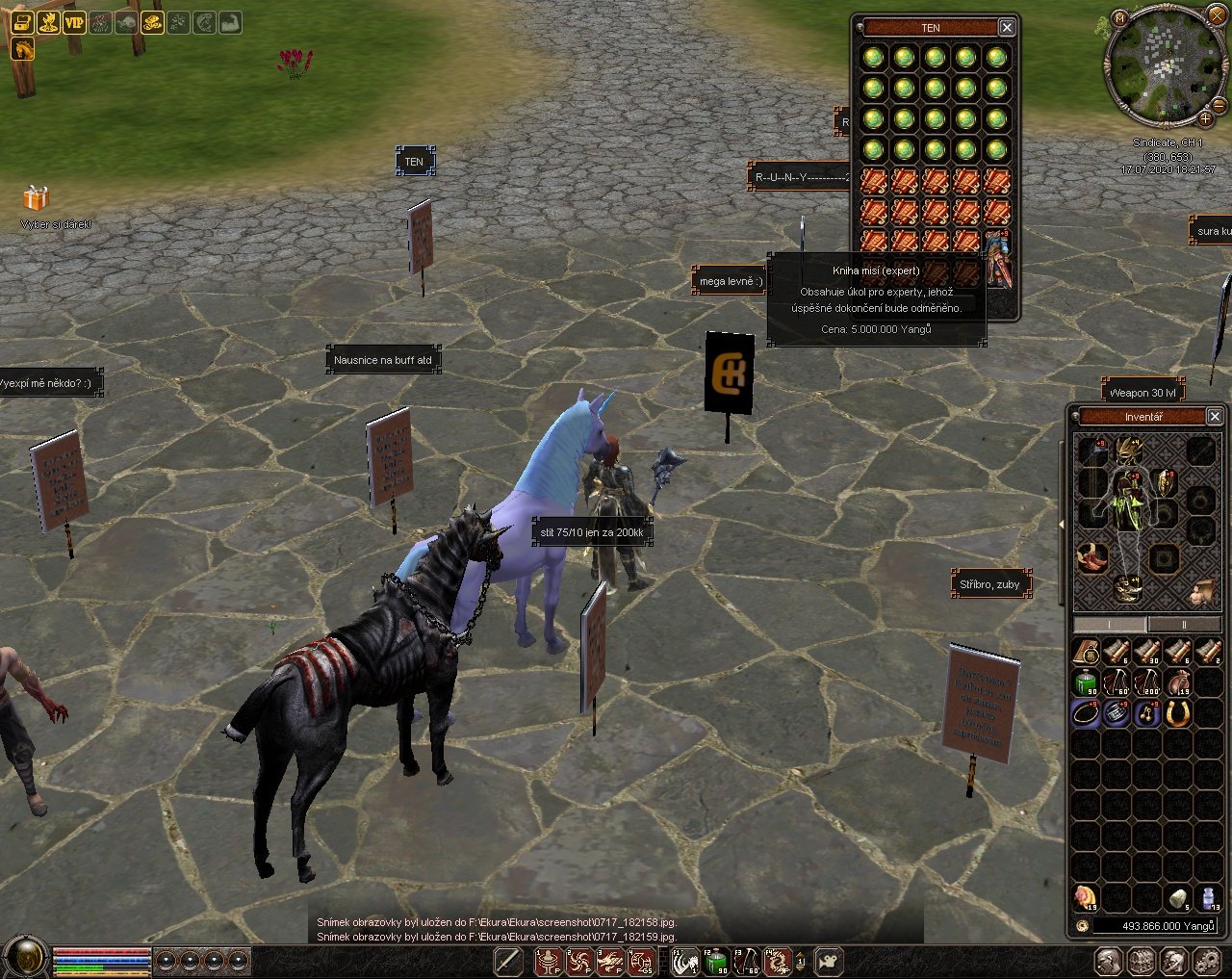Open the inventory chest button in bottom bar
The image size is (1232, 979).
click(1142, 961)
